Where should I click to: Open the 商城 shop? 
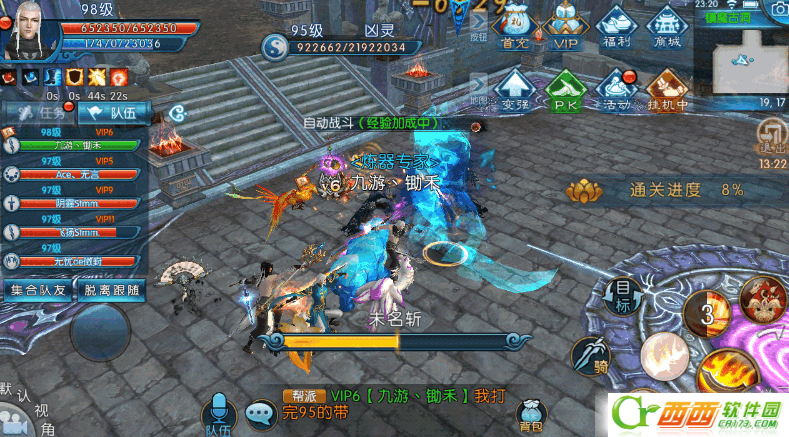(x=667, y=29)
